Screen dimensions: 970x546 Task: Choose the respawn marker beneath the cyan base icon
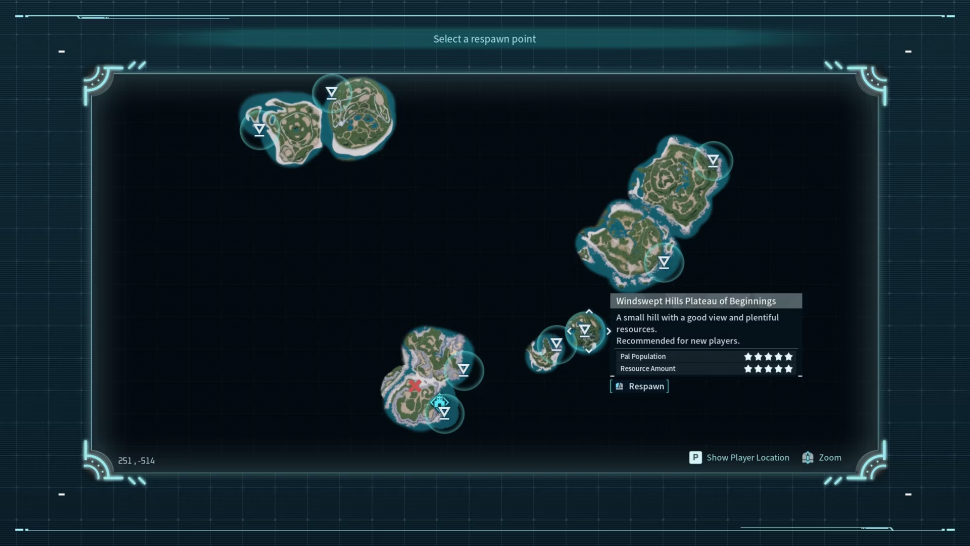444,412
